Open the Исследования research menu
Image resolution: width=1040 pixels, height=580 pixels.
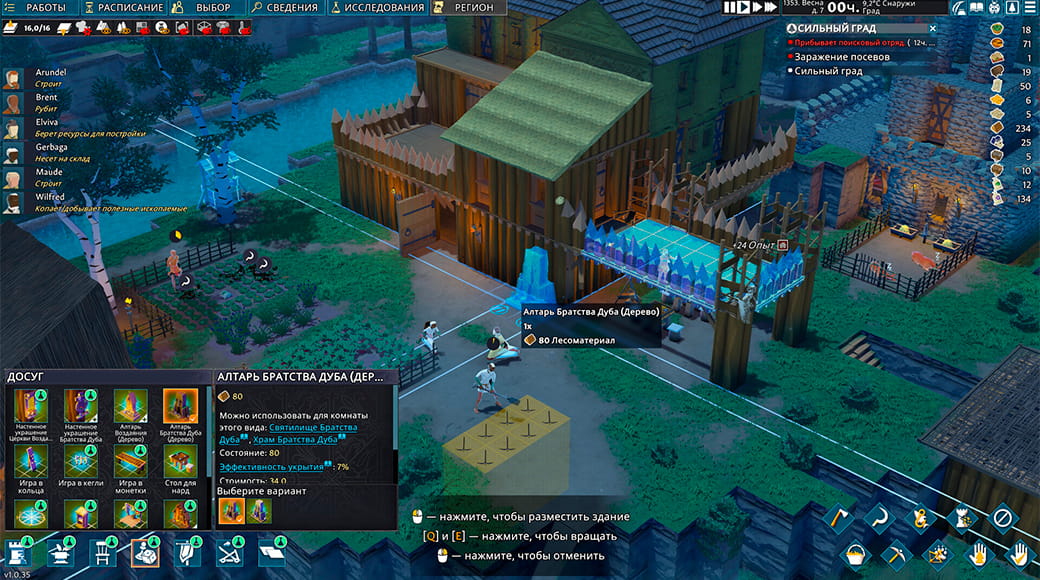378,8
